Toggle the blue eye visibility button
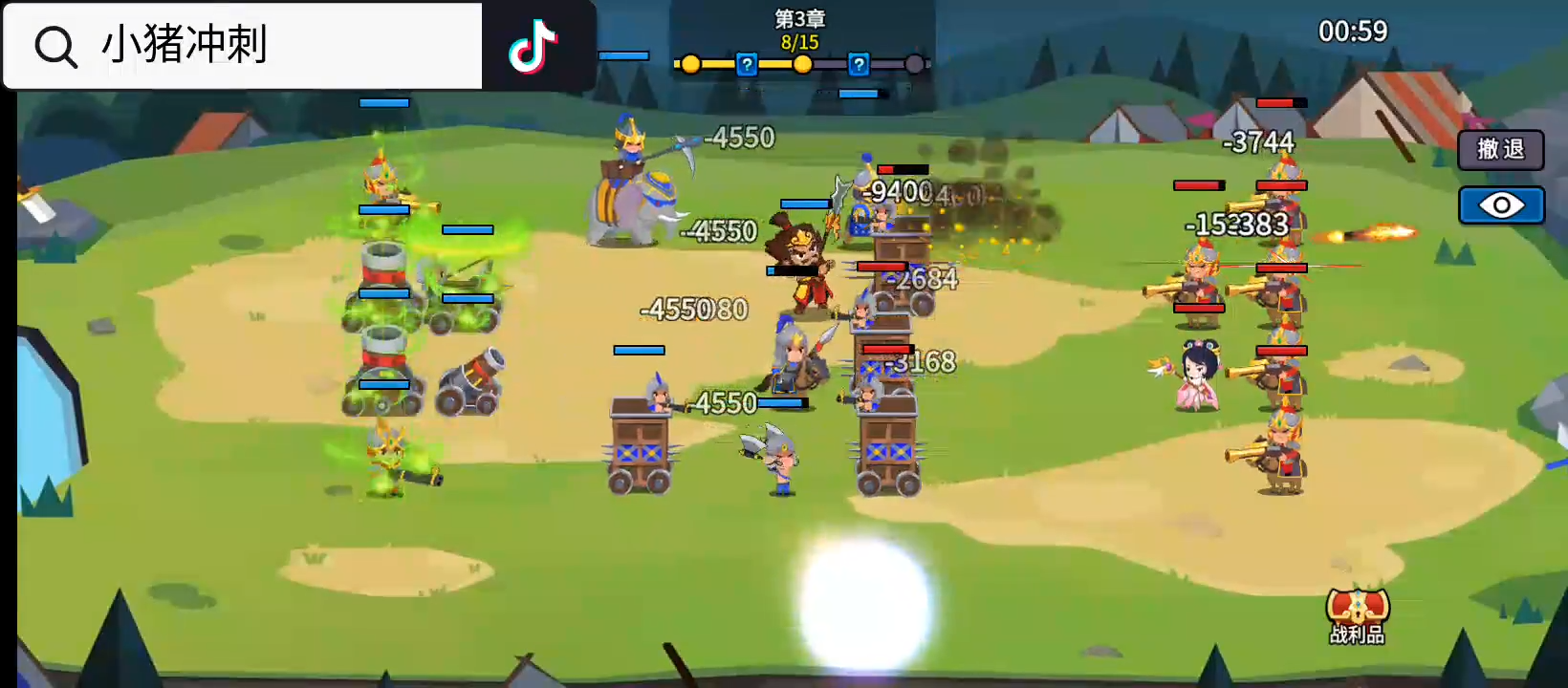The height and width of the screenshot is (688, 1568). pos(1501,205)
